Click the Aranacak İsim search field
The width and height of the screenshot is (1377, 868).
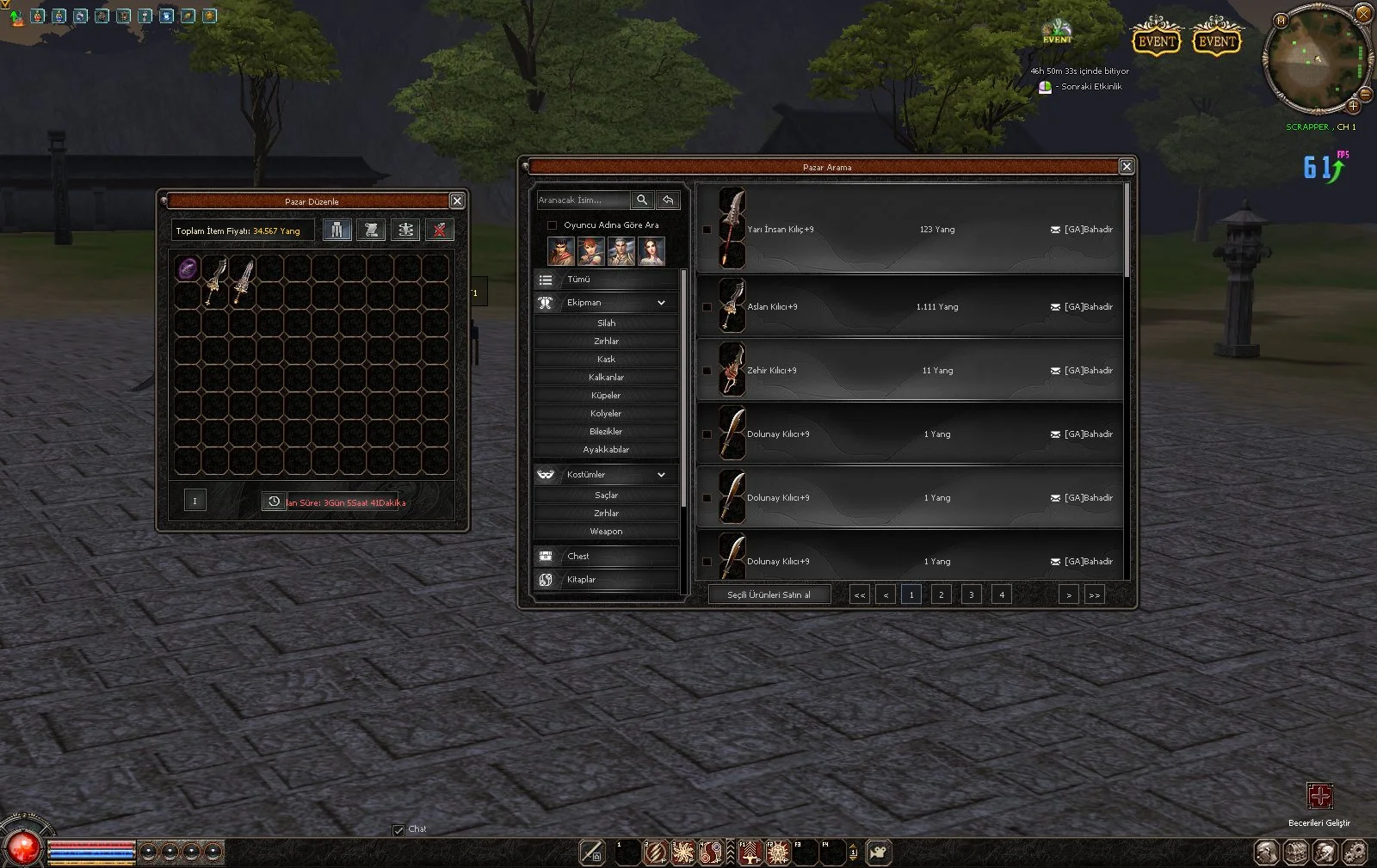583,200
